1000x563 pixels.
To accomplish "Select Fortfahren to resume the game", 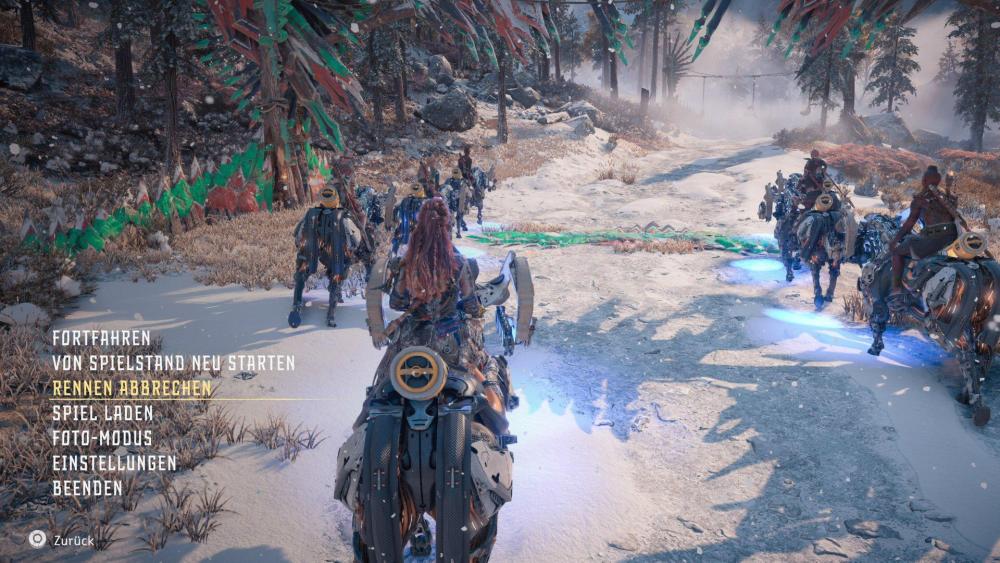I will point(101,338).
